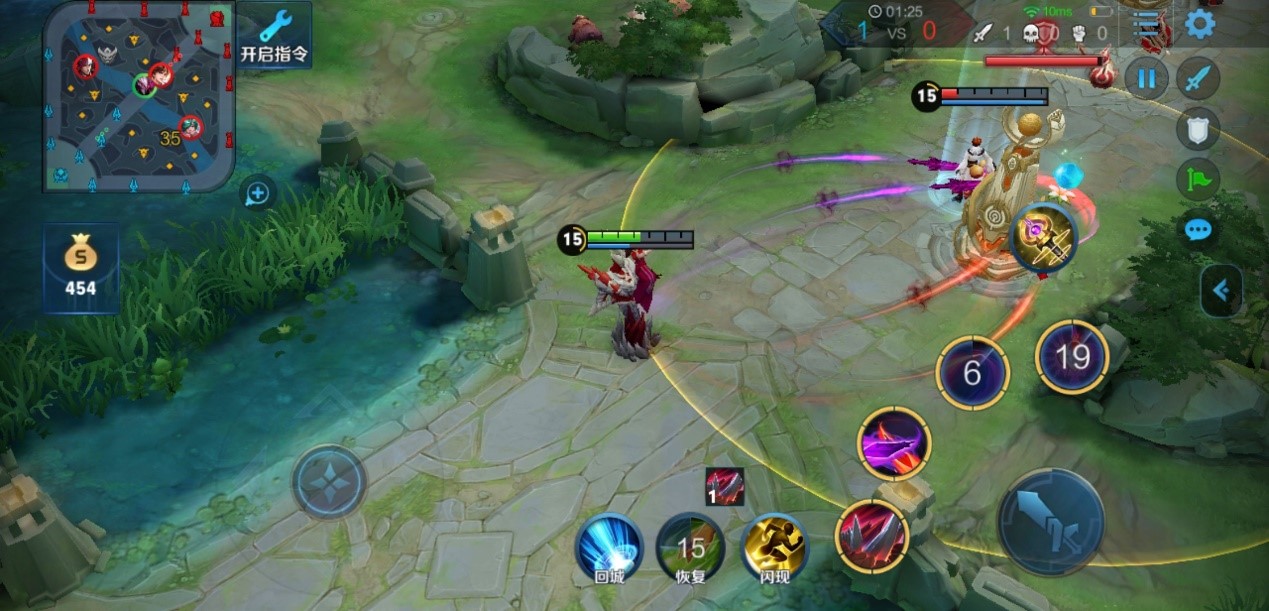Use the sword basic attack button

1050,521
